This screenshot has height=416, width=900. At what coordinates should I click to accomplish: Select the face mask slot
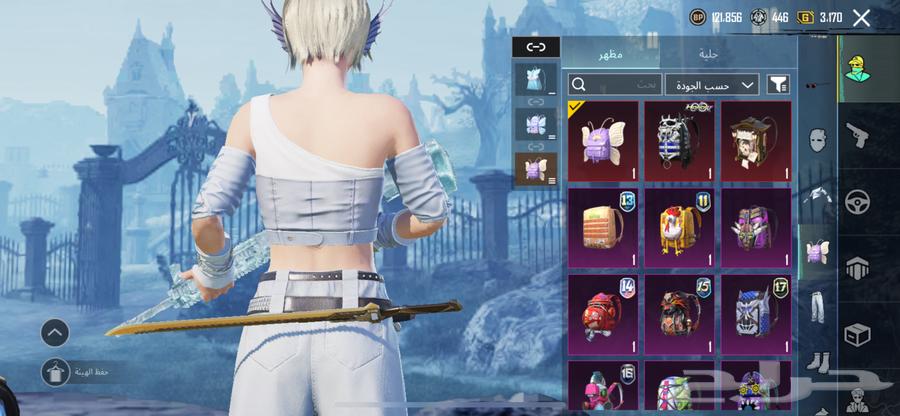817,139
